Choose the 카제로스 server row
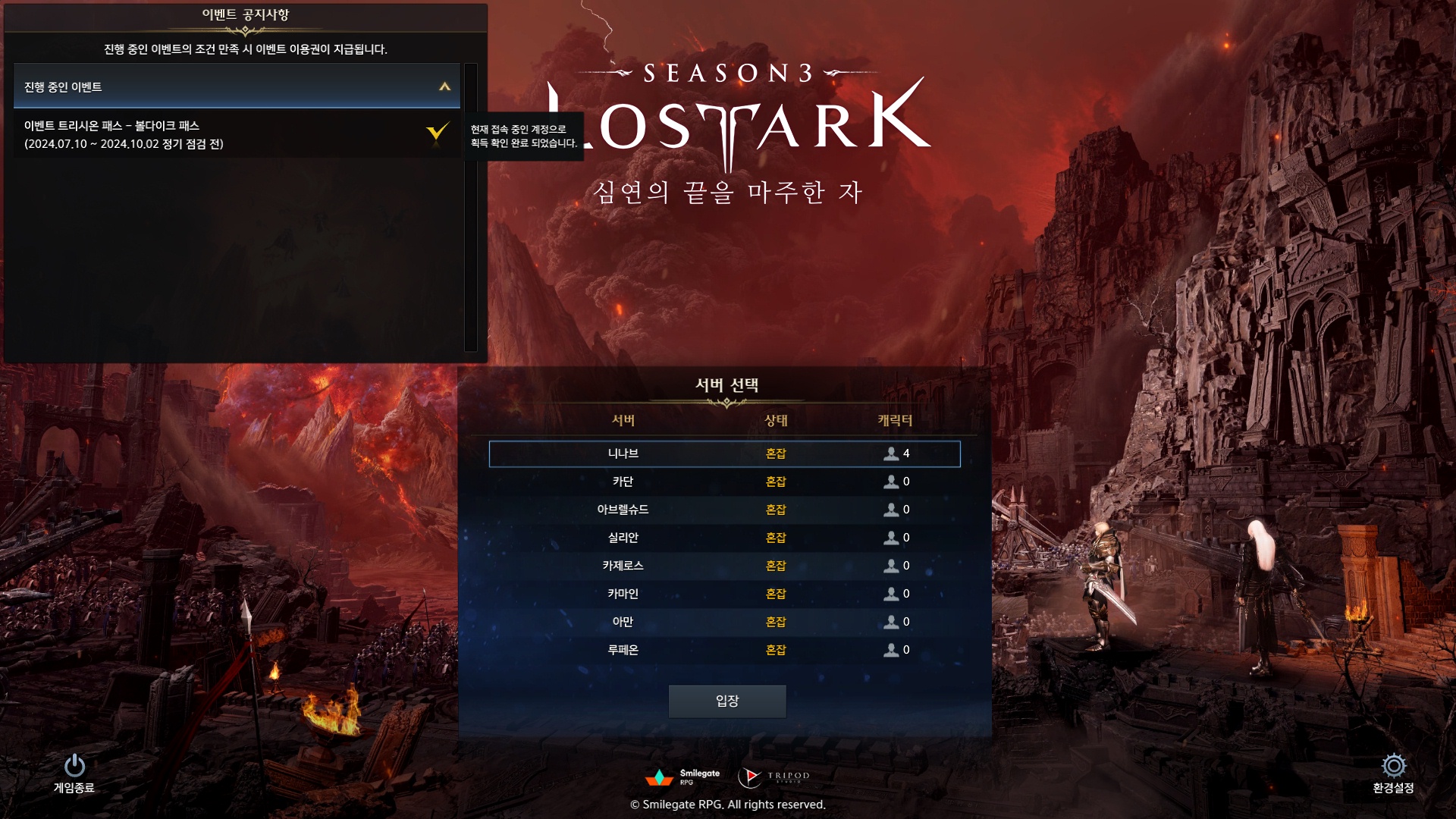The height and width of the screenshot is (819, 1456). coord(724,566)
